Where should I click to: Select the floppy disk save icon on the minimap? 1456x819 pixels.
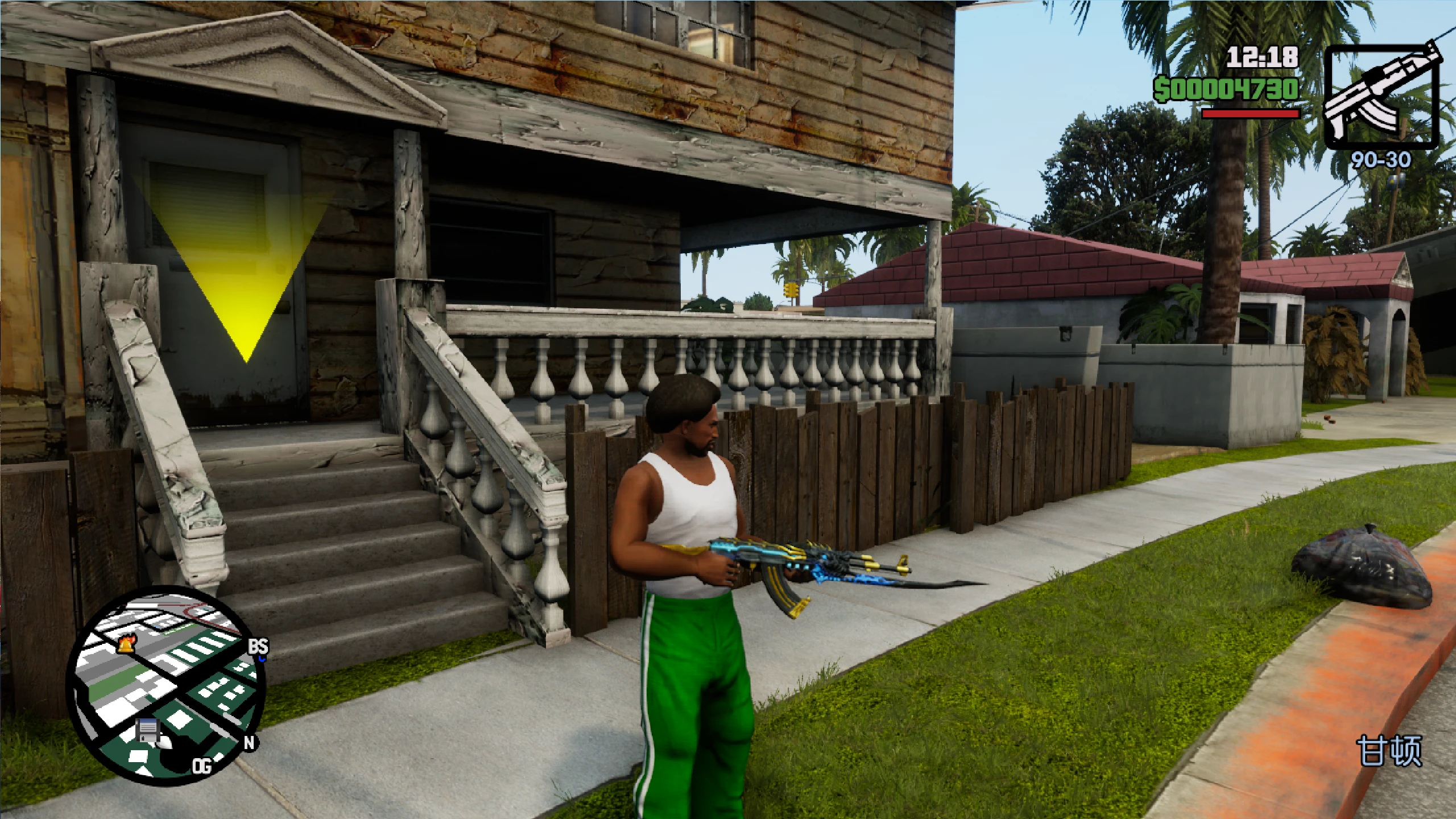[147, 731]
